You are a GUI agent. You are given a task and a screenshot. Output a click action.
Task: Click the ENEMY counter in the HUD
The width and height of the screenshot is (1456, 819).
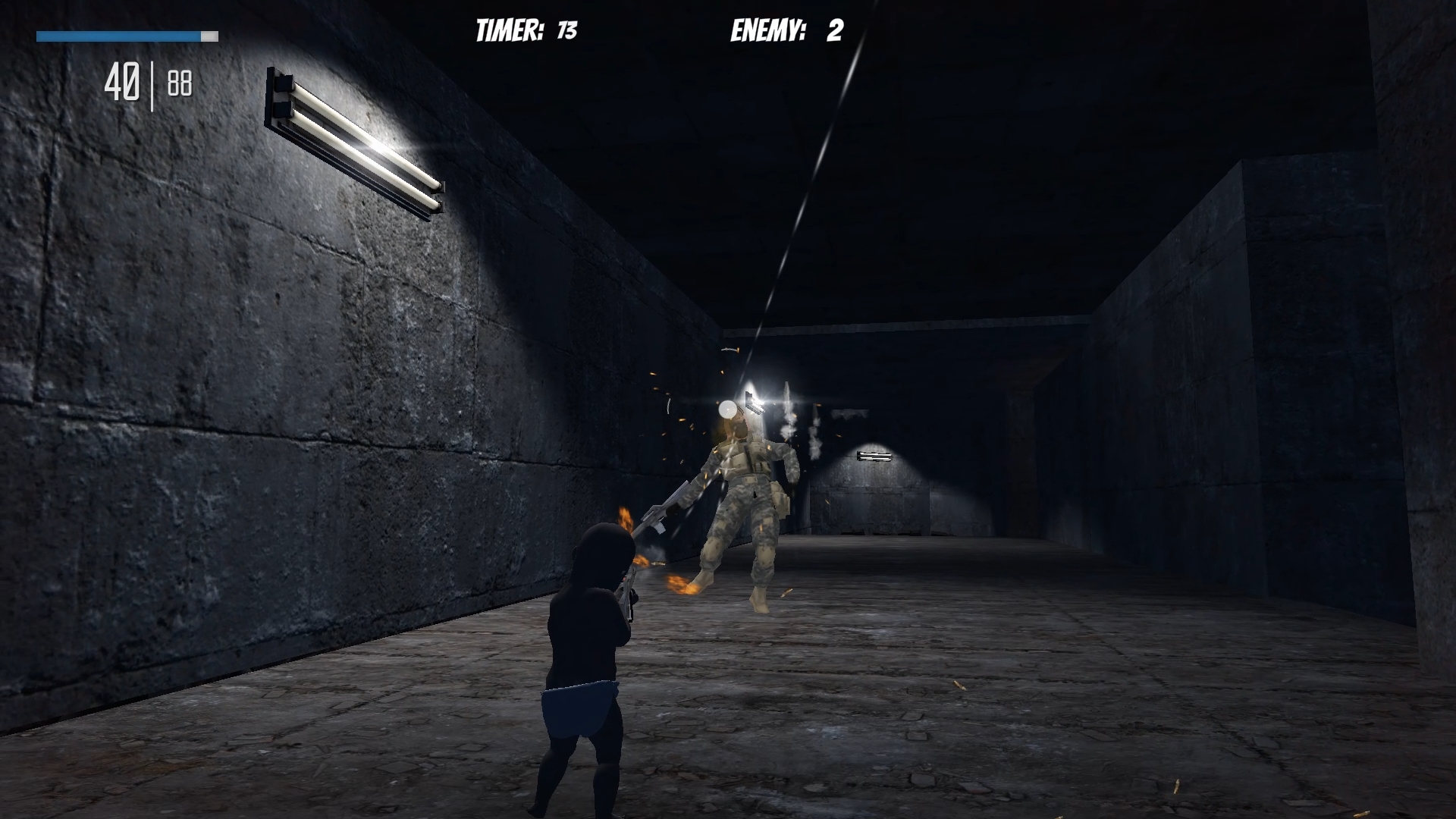tap(770, 30)
